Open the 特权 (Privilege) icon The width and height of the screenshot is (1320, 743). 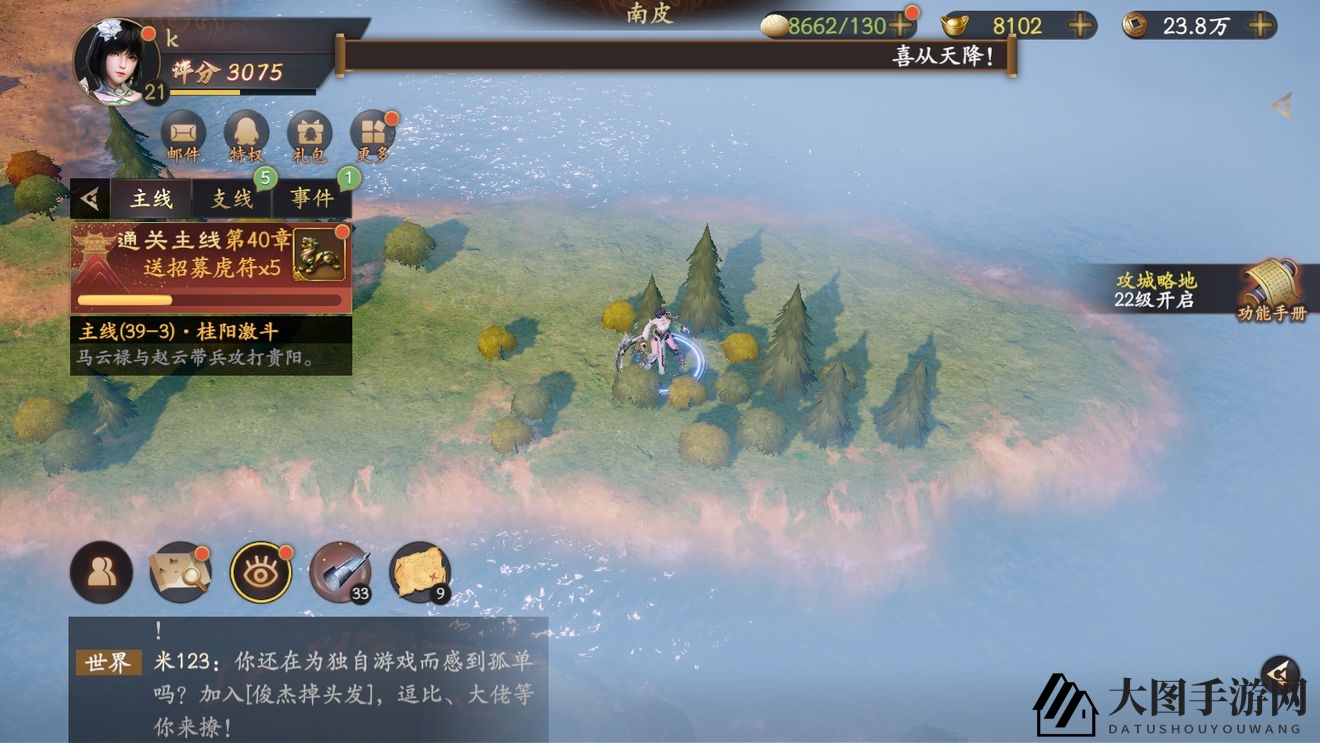(x=246, y=133)
